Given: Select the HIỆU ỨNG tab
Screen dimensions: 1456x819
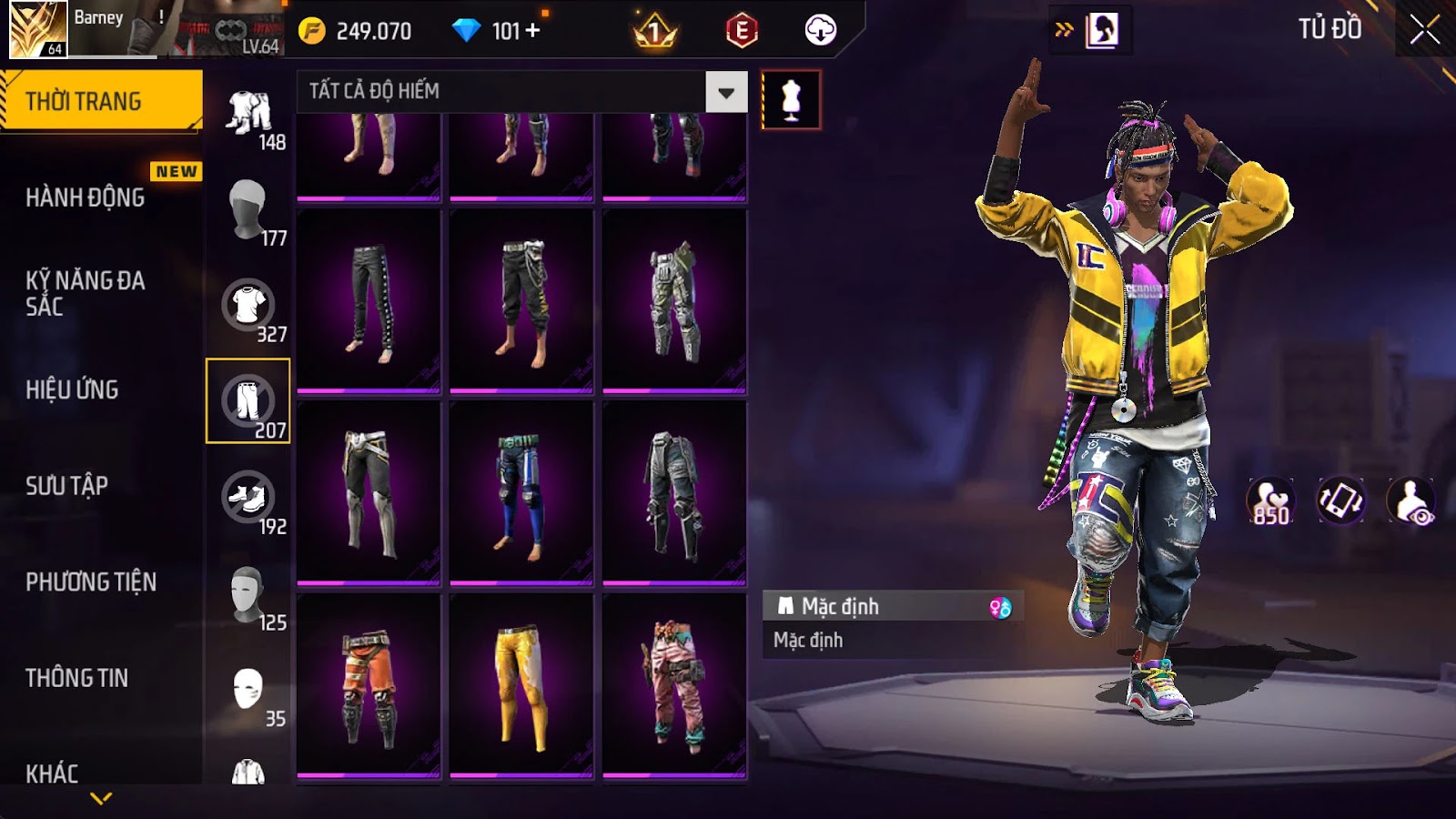Looking at the screenshot, I should (73, 389).
